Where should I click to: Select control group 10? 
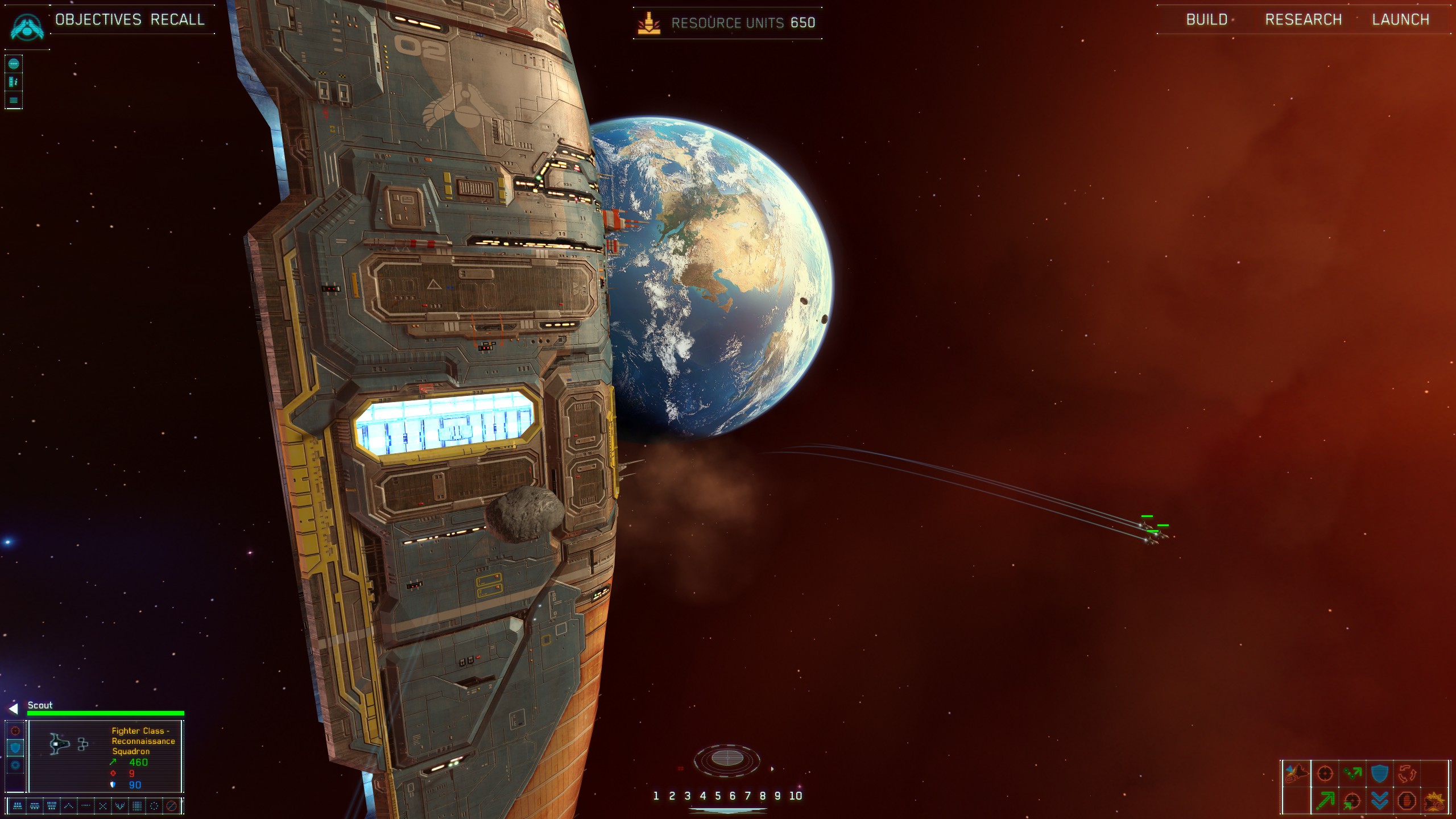795,796
